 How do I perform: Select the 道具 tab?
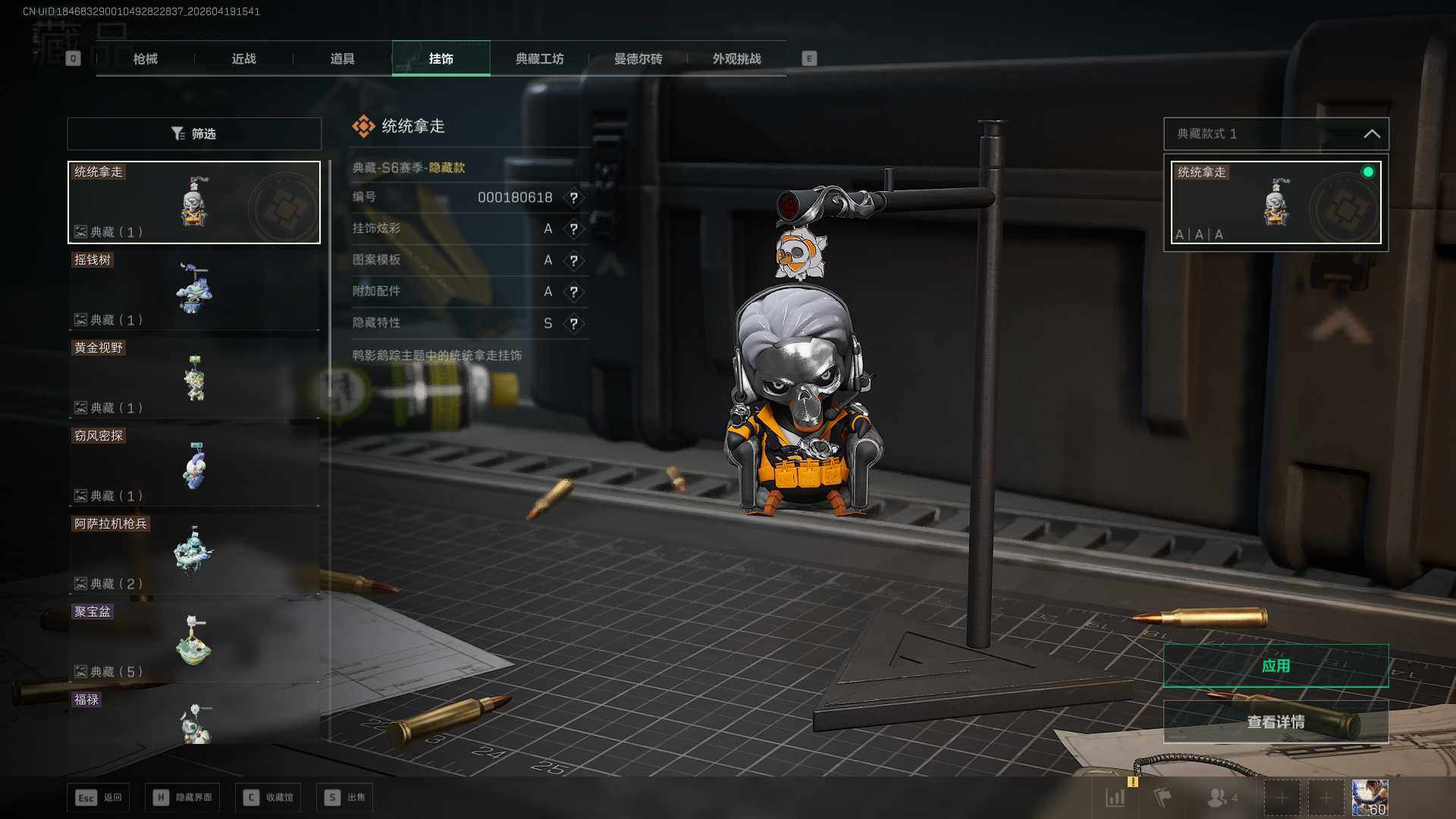pyautogui.click(x=342, y=59)
